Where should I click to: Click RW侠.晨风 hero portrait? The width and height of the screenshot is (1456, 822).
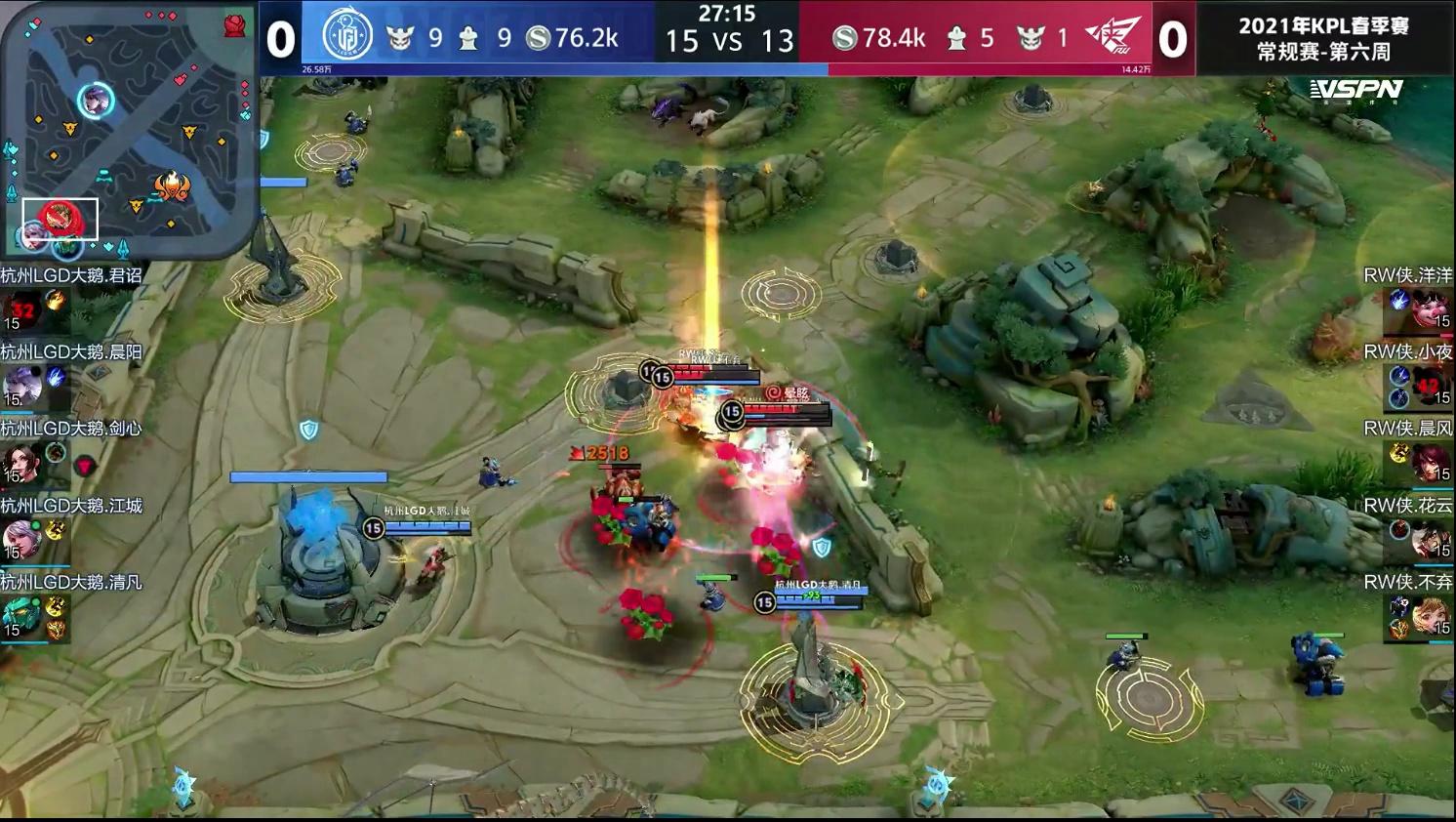[x=1429, y=463]
